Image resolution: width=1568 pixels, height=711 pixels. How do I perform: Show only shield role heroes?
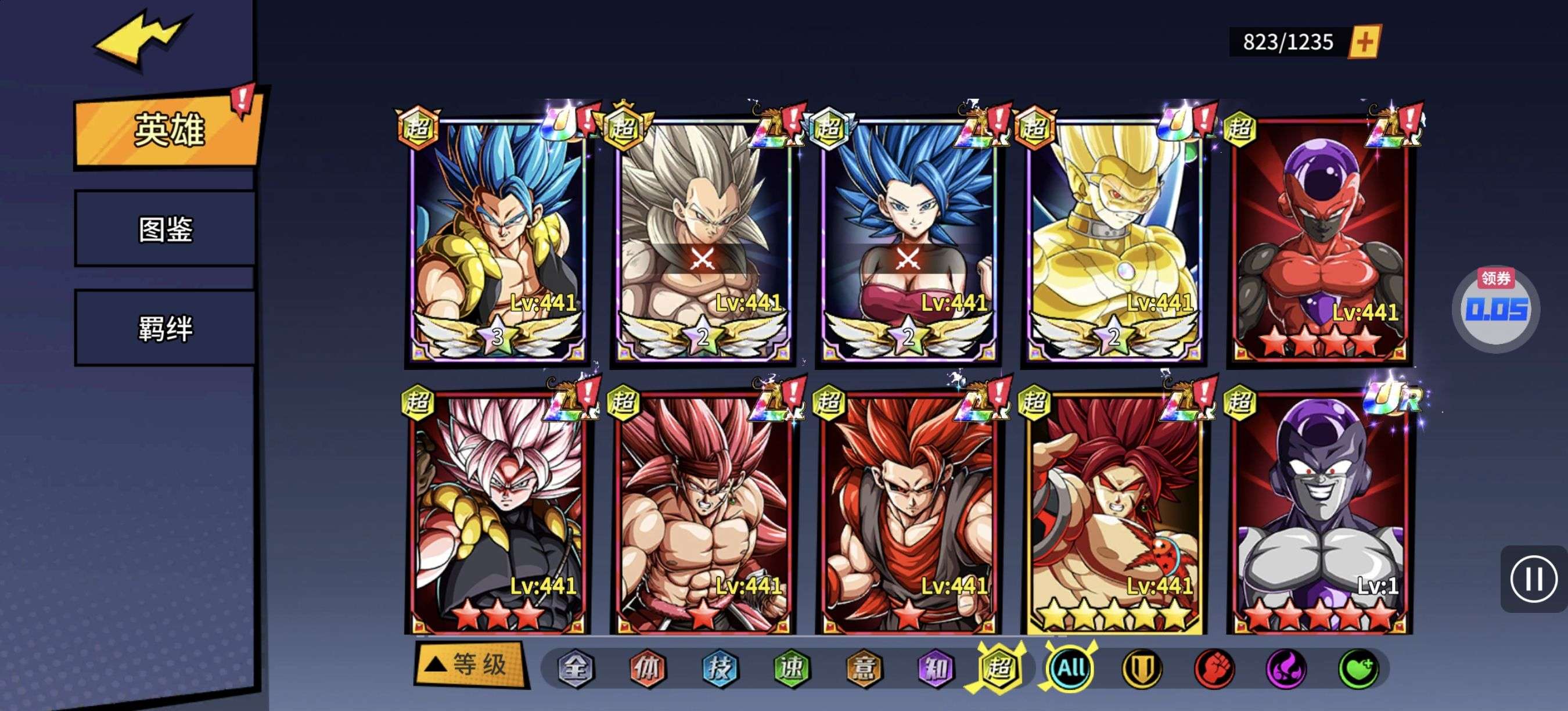coord(1142,669)
